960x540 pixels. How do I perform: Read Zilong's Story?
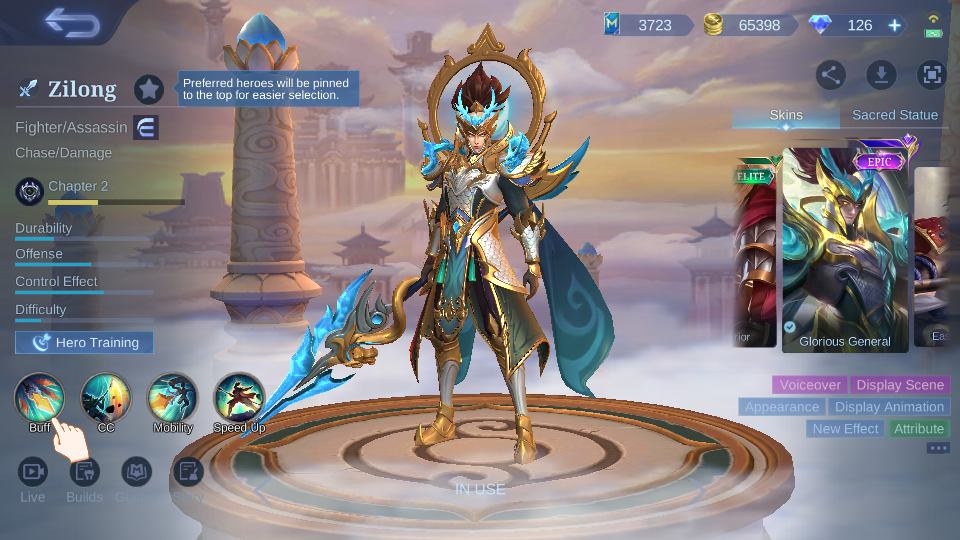click(x=188, y=472)
